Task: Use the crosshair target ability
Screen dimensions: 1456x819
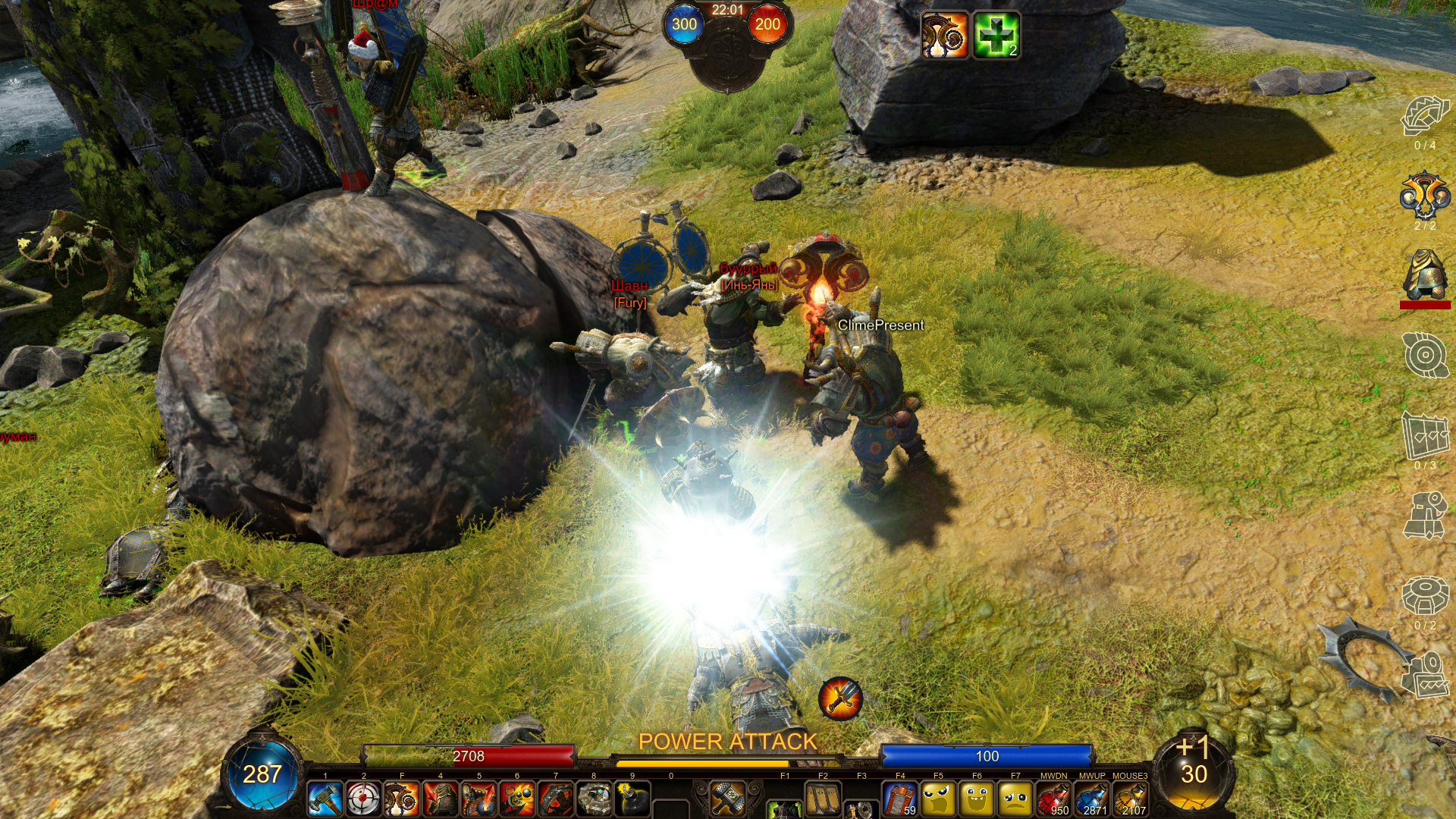Action: (x=363, y=799)
